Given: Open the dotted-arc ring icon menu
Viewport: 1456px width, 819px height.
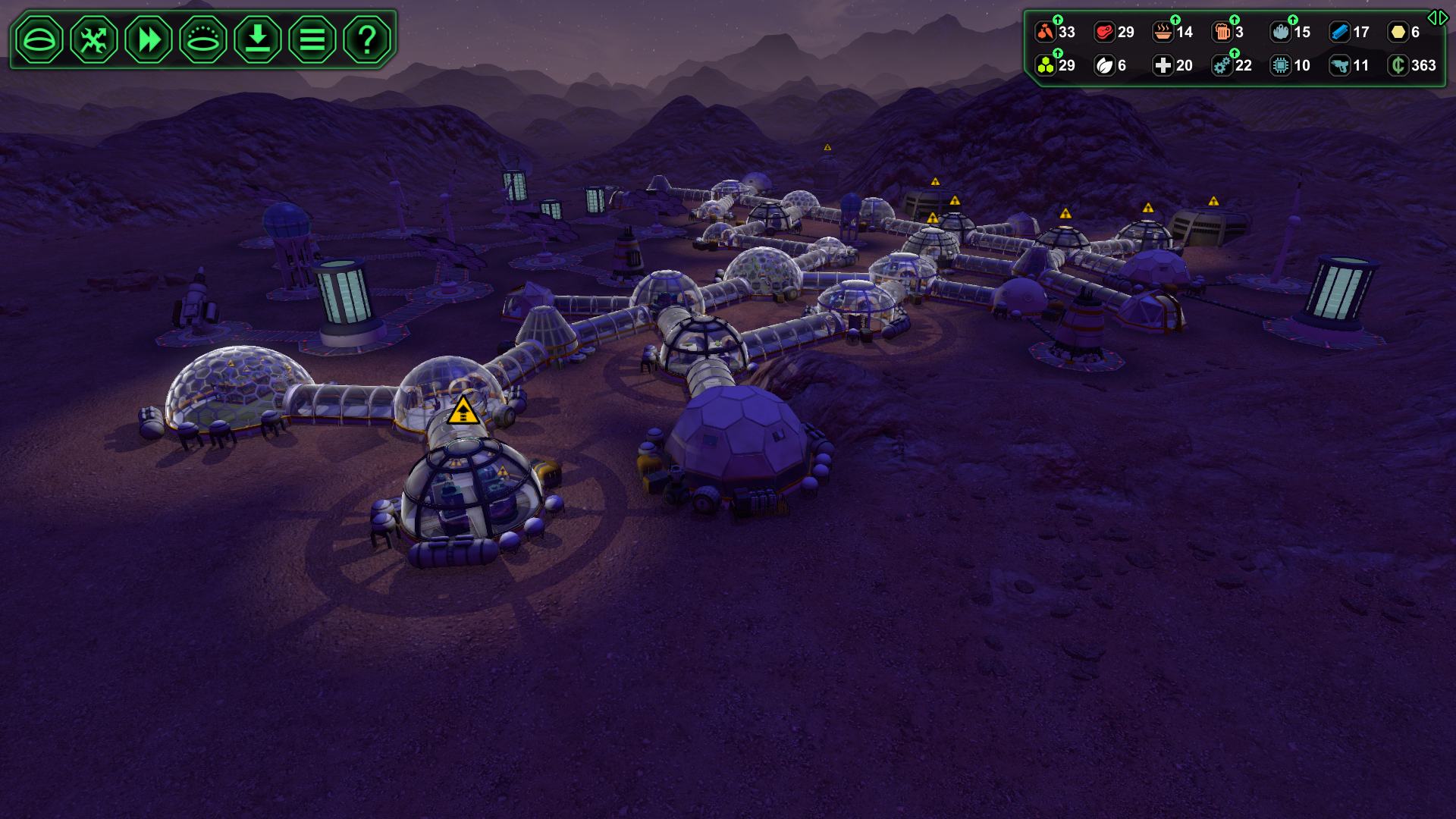Looking at the screenshot, I should [203, 39].
